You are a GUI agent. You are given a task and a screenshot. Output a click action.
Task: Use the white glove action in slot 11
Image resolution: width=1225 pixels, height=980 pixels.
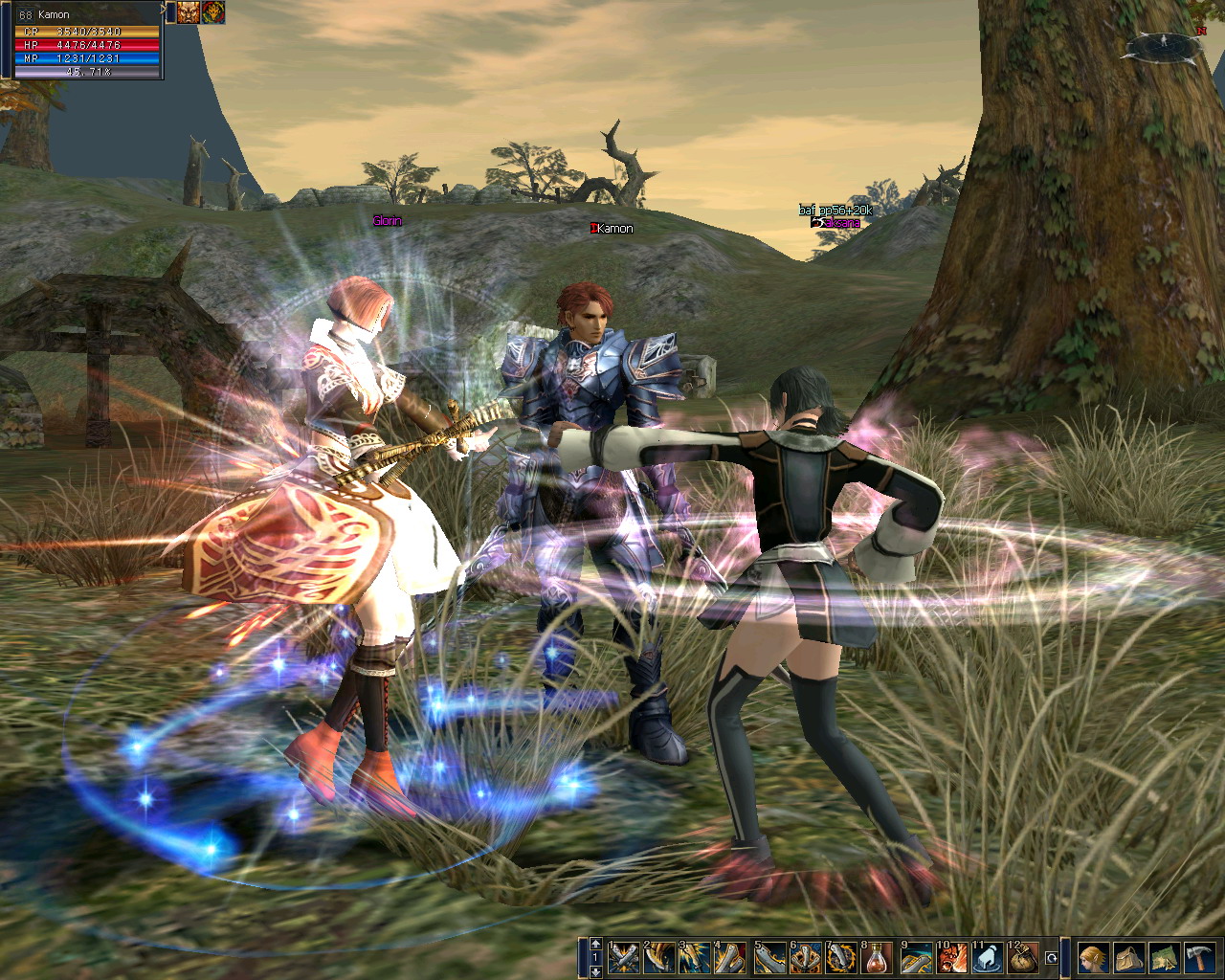click(x=988, y=957)
